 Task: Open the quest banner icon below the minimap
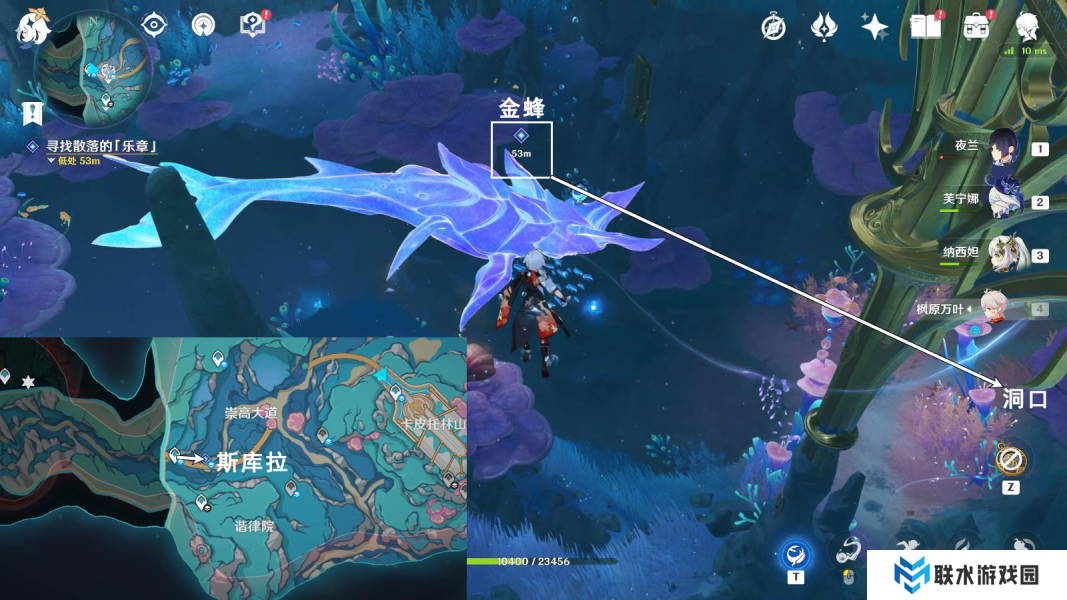click(x=33, y=114)
